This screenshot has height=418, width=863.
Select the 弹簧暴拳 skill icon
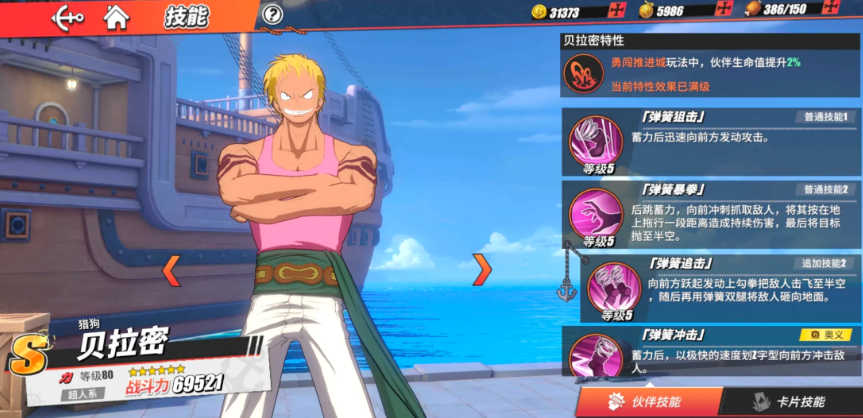(596, 212)
